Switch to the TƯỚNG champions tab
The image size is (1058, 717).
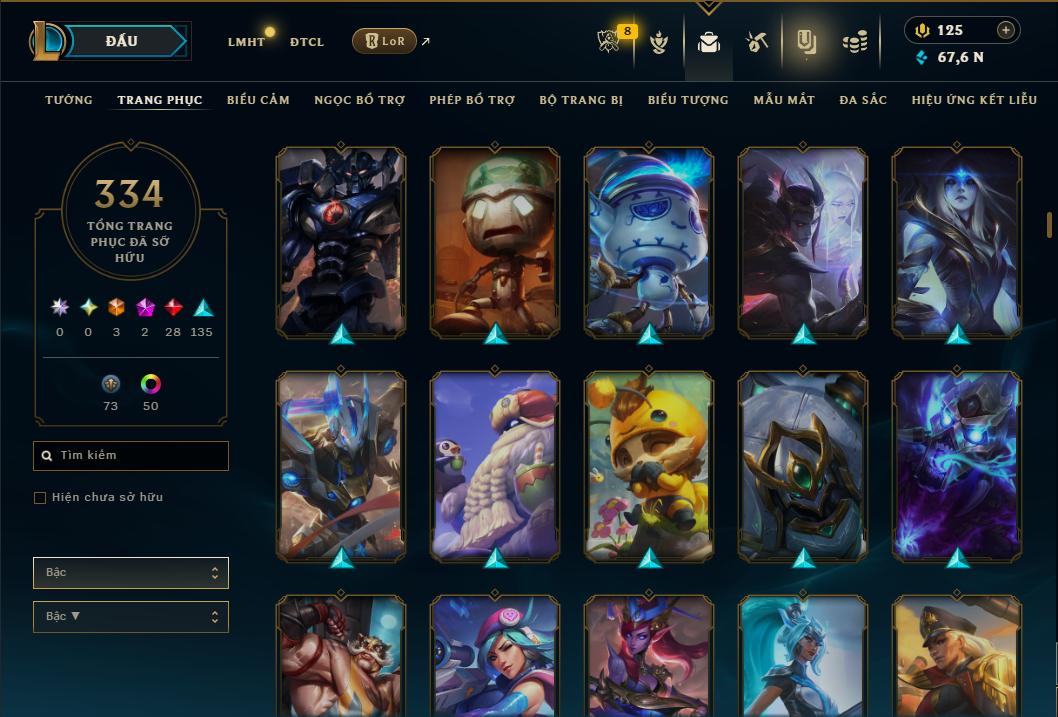(x=68, y=100)
